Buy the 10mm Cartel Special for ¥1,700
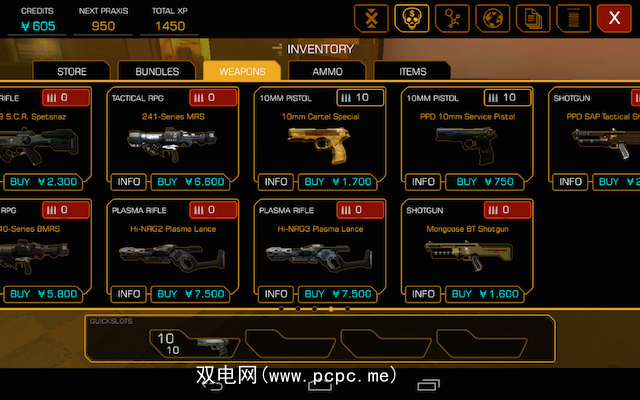Image resolution: width=640 pixels, height=400 pixels. 338,182
